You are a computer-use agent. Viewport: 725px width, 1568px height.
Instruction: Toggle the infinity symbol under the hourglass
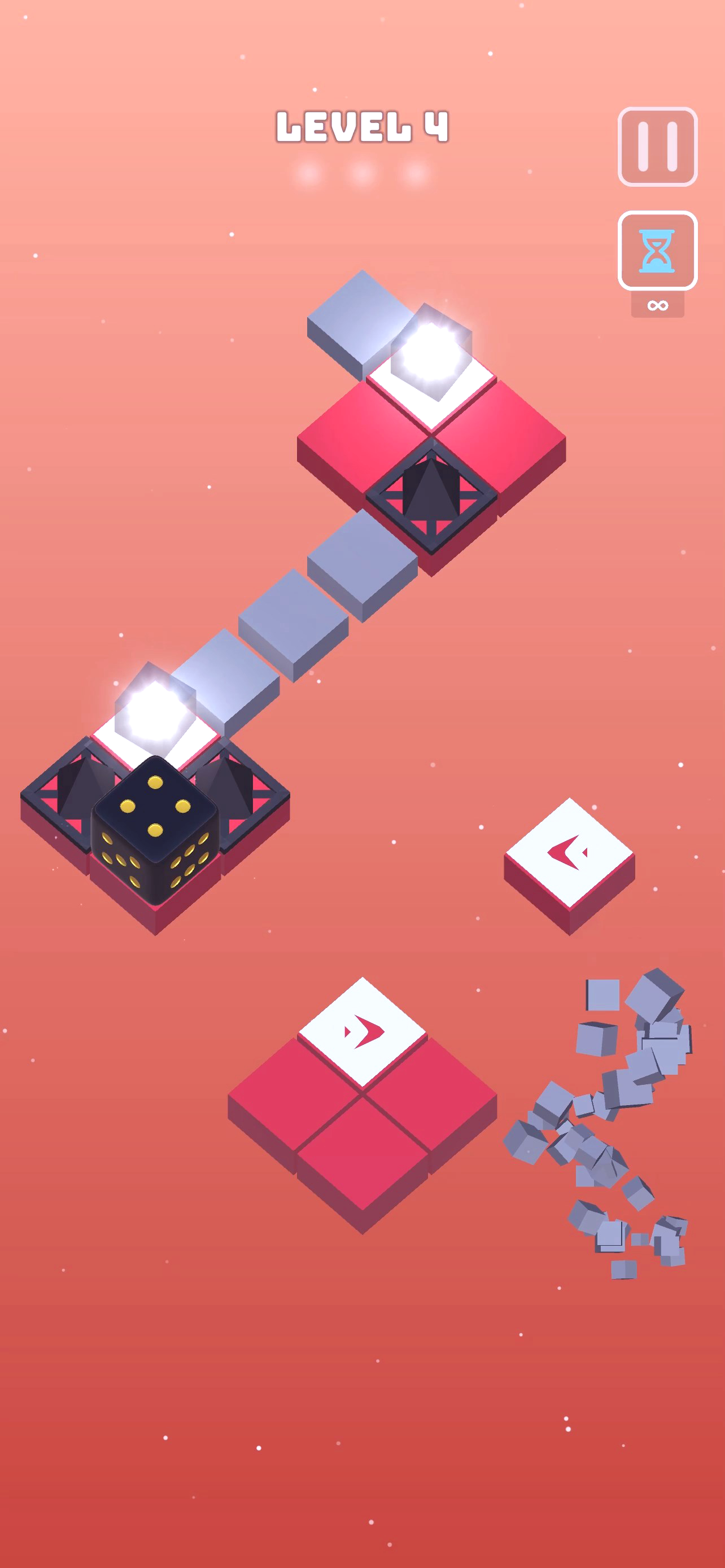click(x=660, y=304)
